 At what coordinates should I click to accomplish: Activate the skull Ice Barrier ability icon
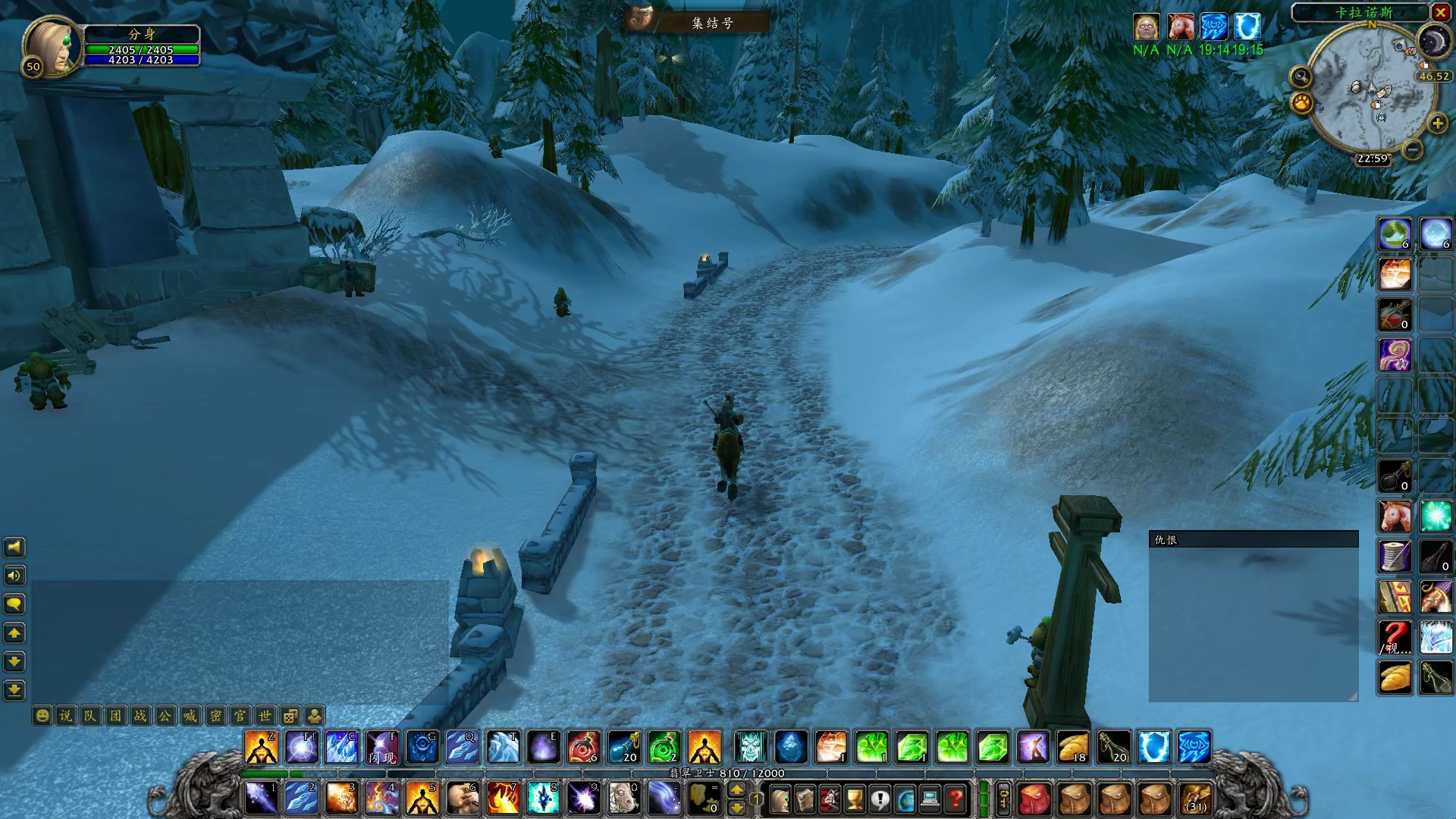click(x=750, y=748)
